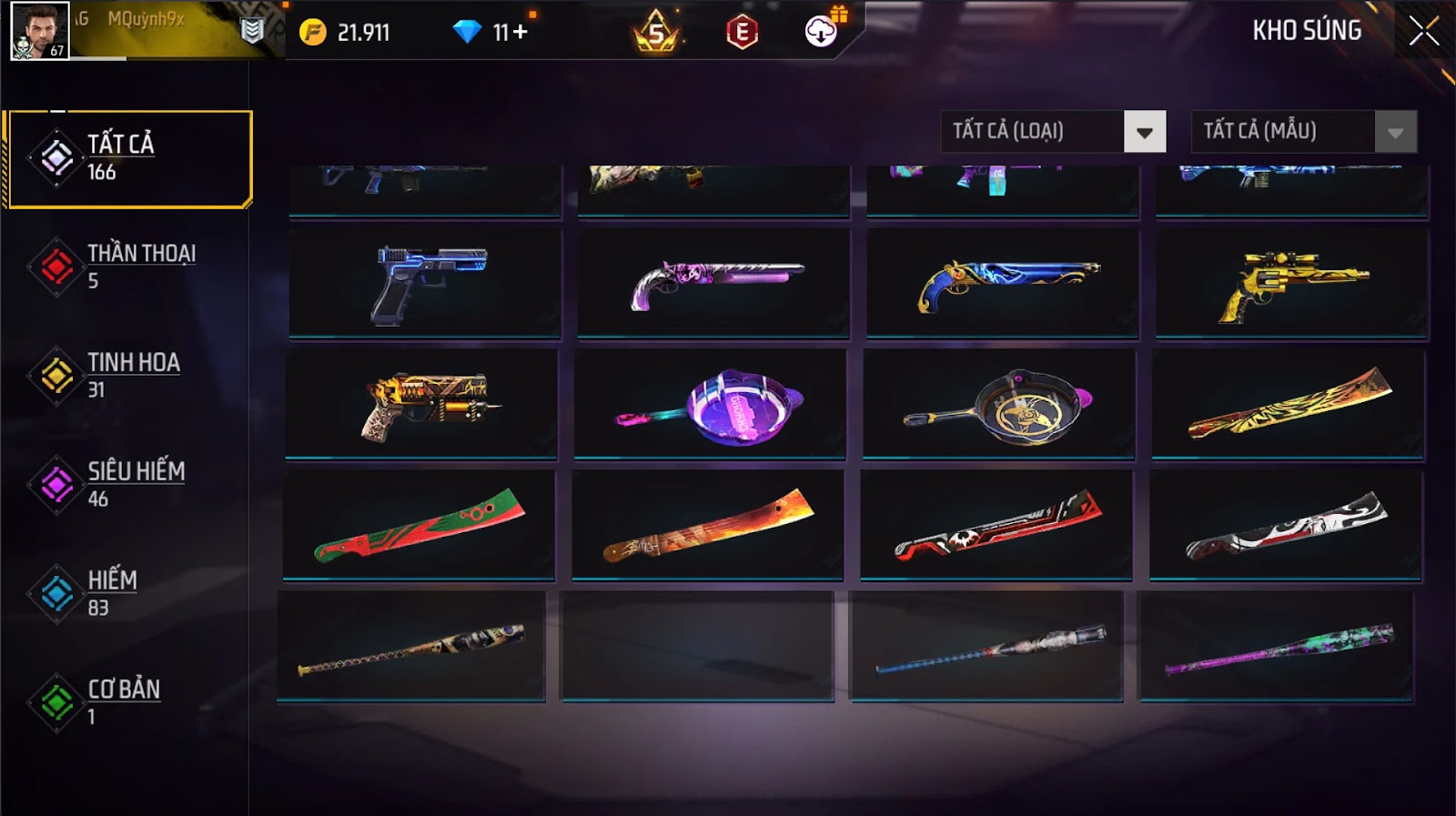Filter by the Hiếm rarity tab
Screen dimensions: 1456x816
(x=126, y=593)
